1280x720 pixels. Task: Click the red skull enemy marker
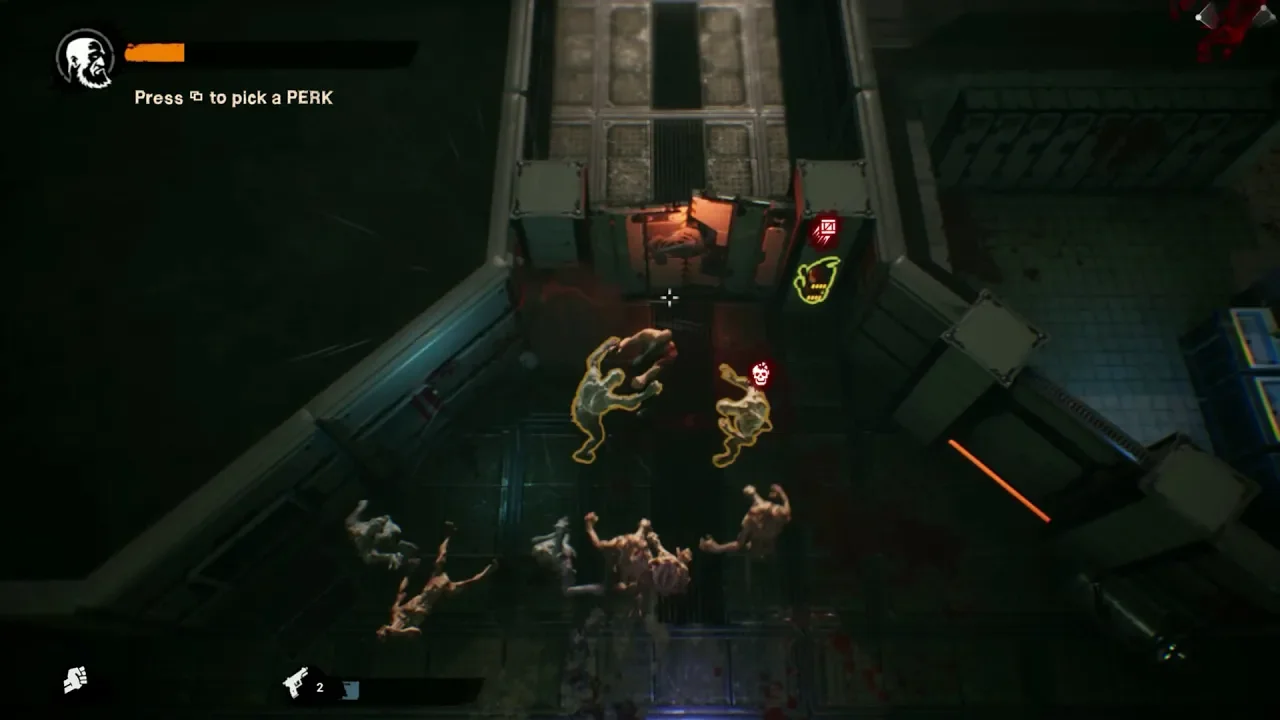760,375
